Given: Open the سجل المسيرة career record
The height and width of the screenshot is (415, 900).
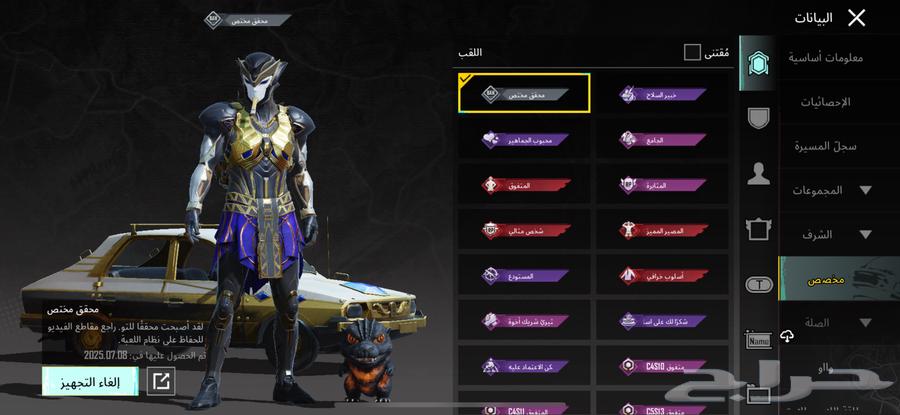Looking at the screenshot, I should pos(825,146).
